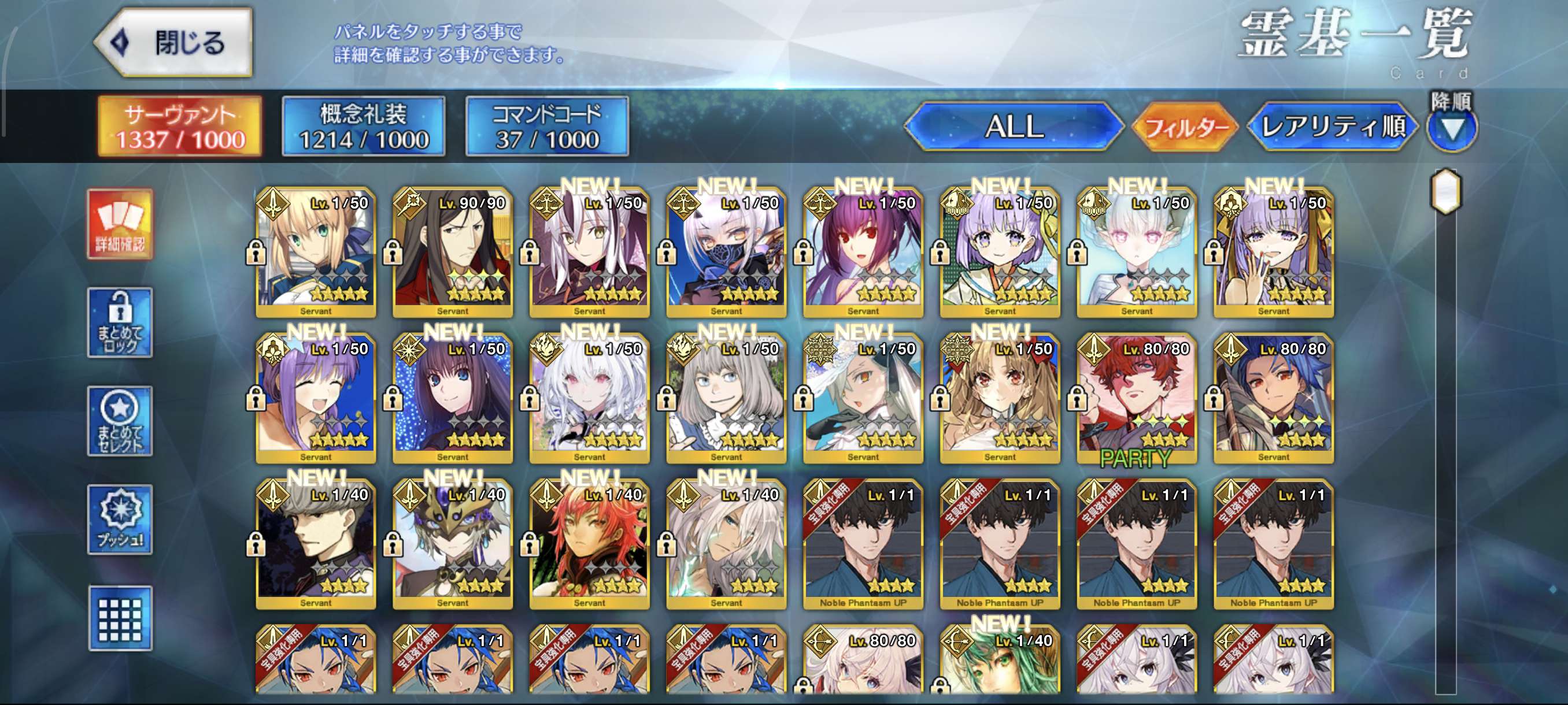The height and width of the screenshot is (705, 1568).
Task: Open the Lv. 90/90 Caster servant card
Action: 452,253
